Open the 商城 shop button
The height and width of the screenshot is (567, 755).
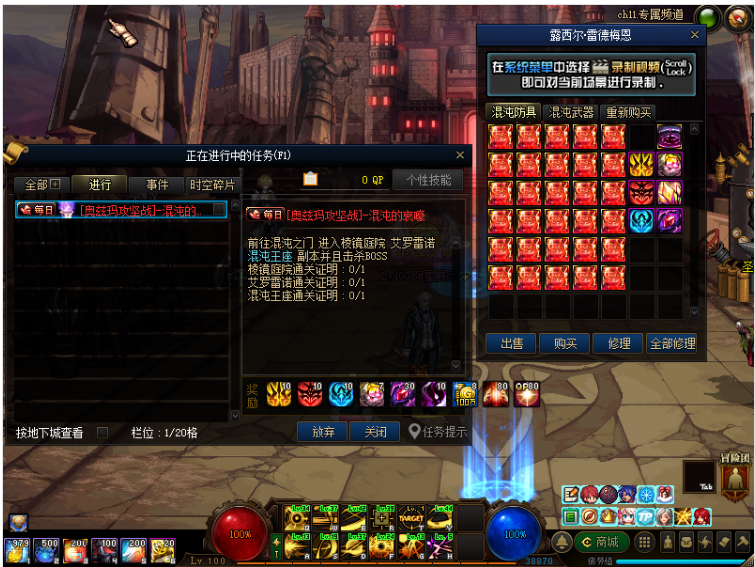(601, 542)
